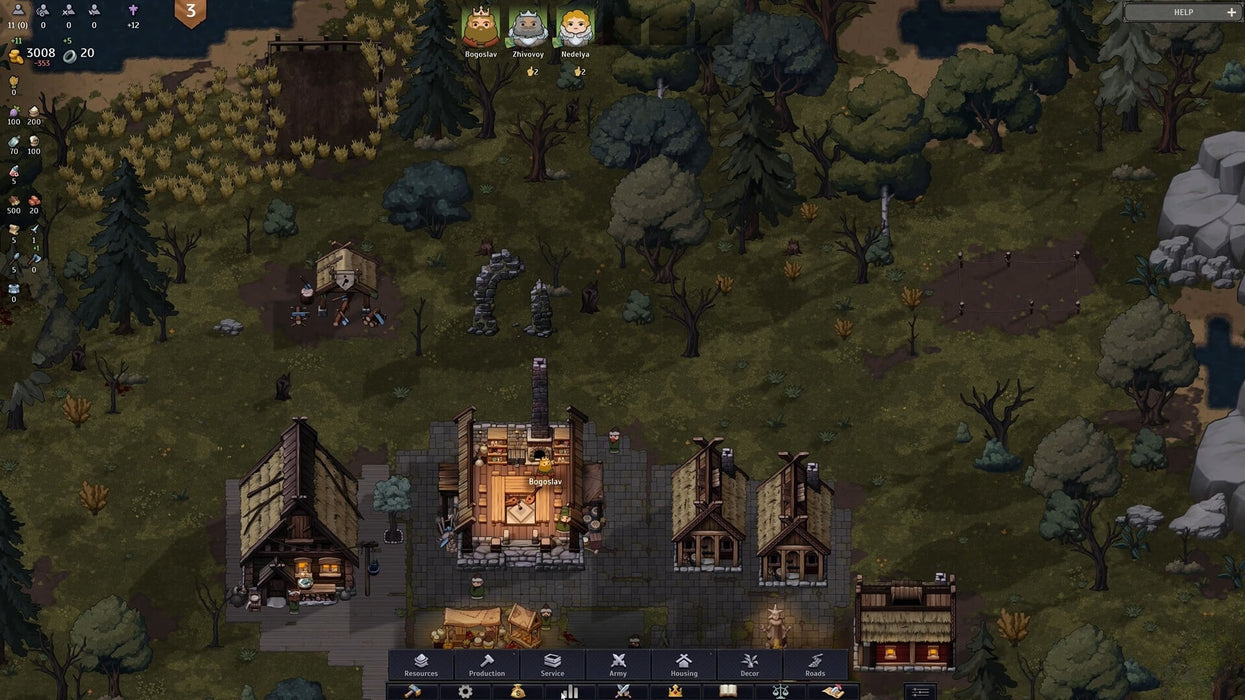Open the gear icon panel
The width and height of the screenshot is (1245, 700).
click(x=465, y=691)
